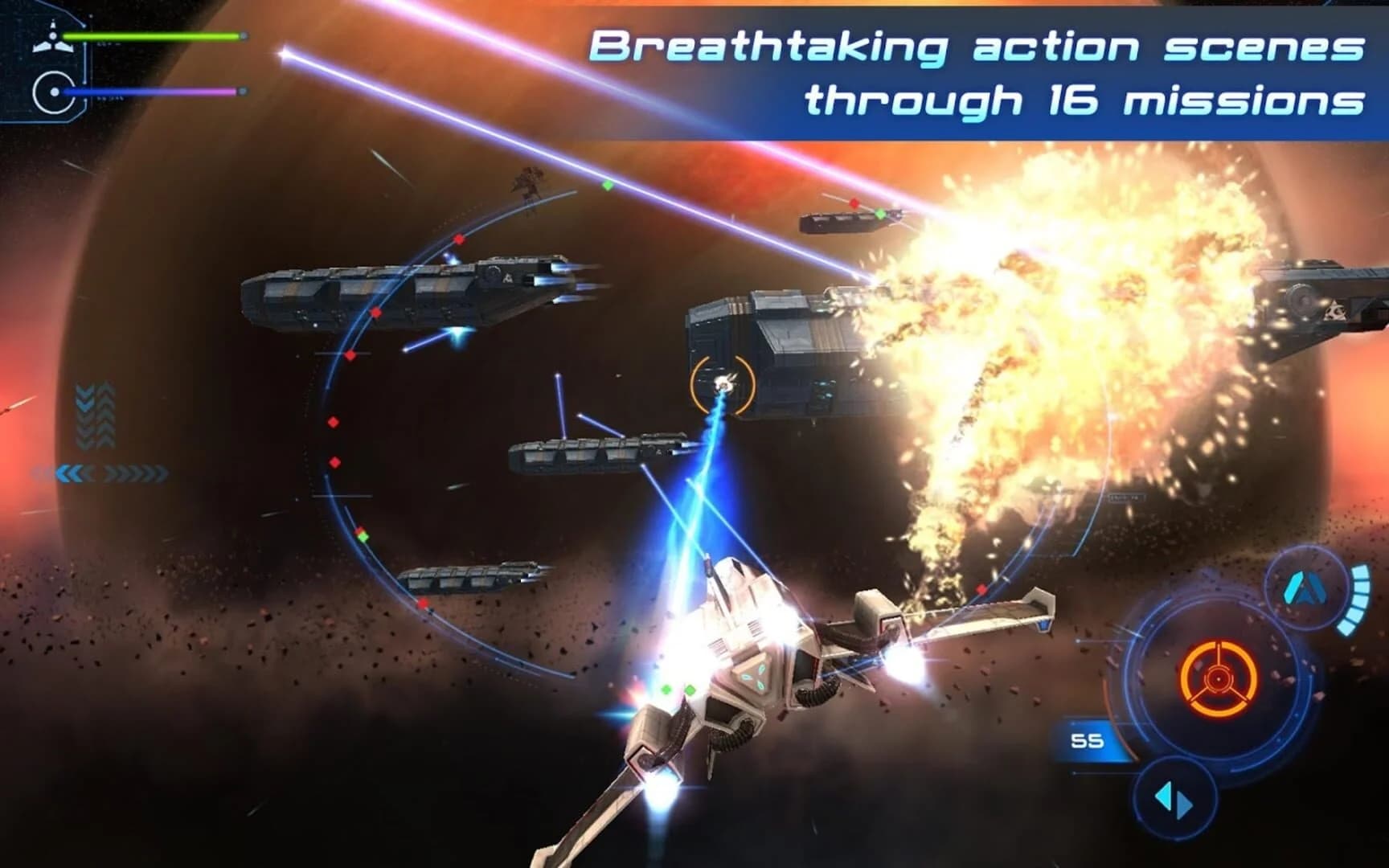Screen dimensions: 1389x868
Task: Tap the orange fire targeting reticle button
Action: pyautogui.click(x=1217, y=679)
